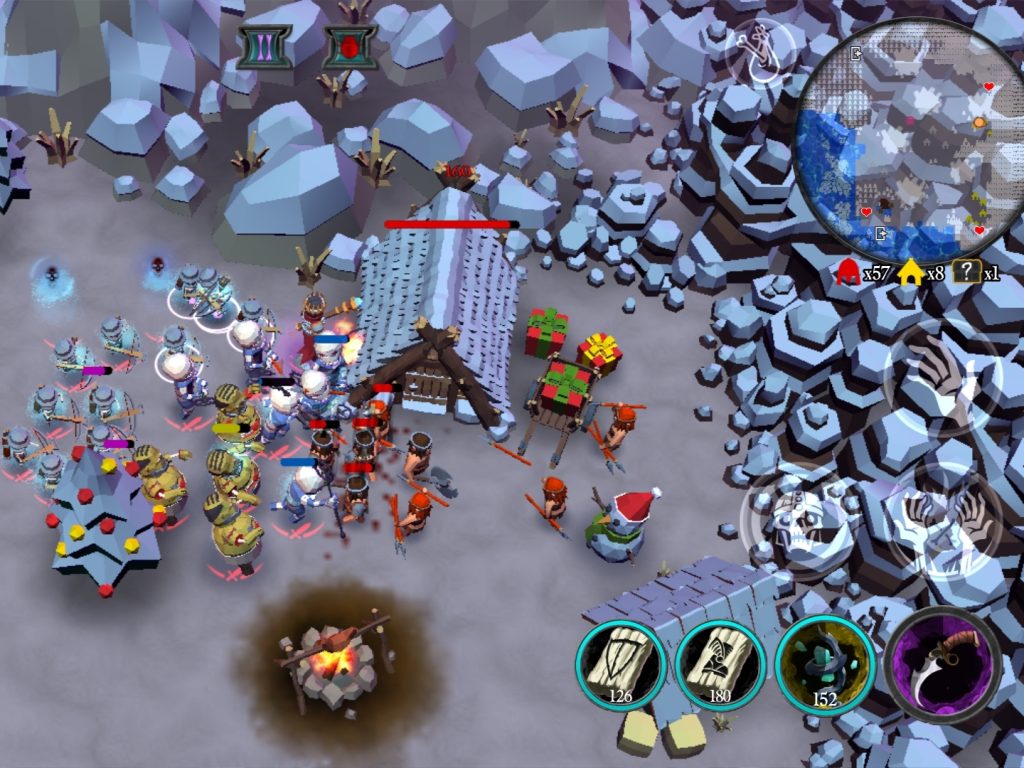1024x768 pixels.
Task: Pause the game with the bone pause button
Action: (x=264, y=46)
